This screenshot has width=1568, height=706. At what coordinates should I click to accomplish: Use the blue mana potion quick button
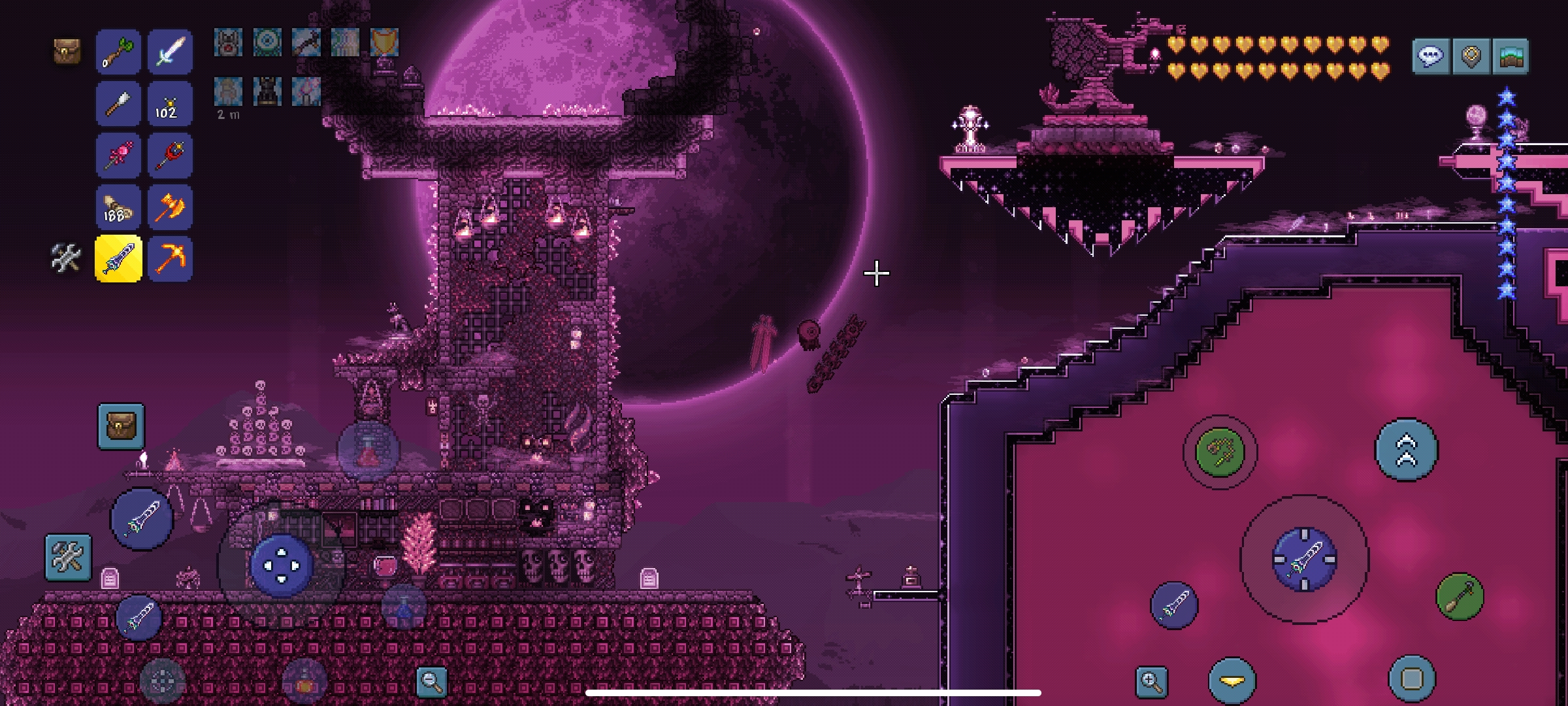404,608
